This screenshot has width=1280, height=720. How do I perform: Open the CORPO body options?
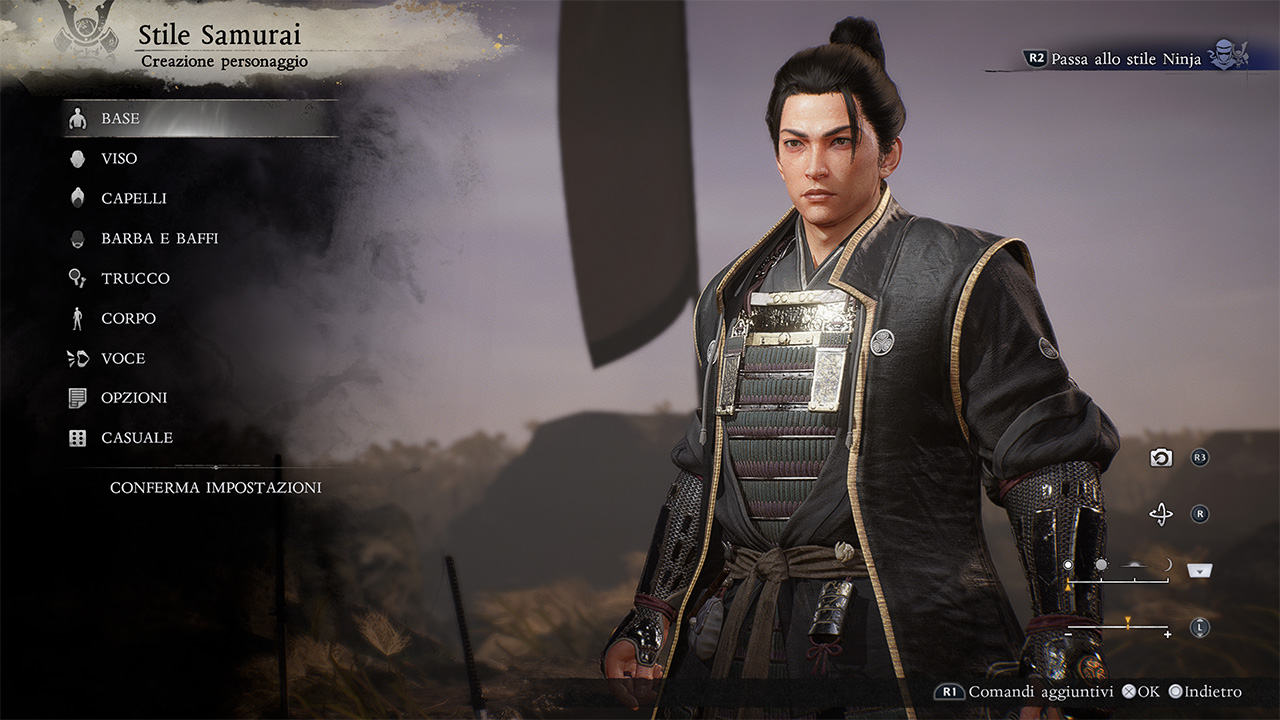tap(128, 319)
